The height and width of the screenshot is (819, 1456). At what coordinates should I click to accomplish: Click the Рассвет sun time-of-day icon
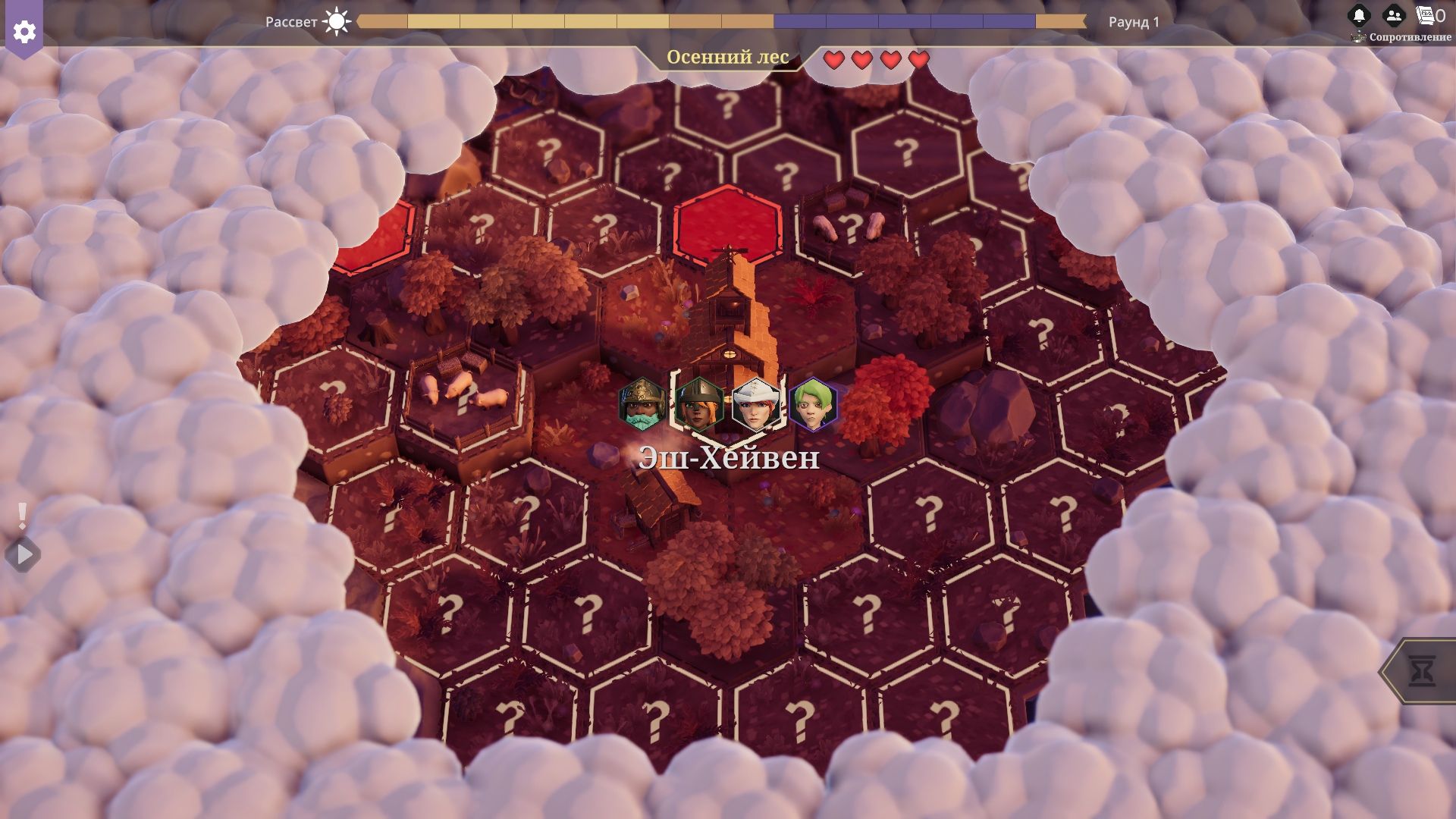tap(336, 21)
